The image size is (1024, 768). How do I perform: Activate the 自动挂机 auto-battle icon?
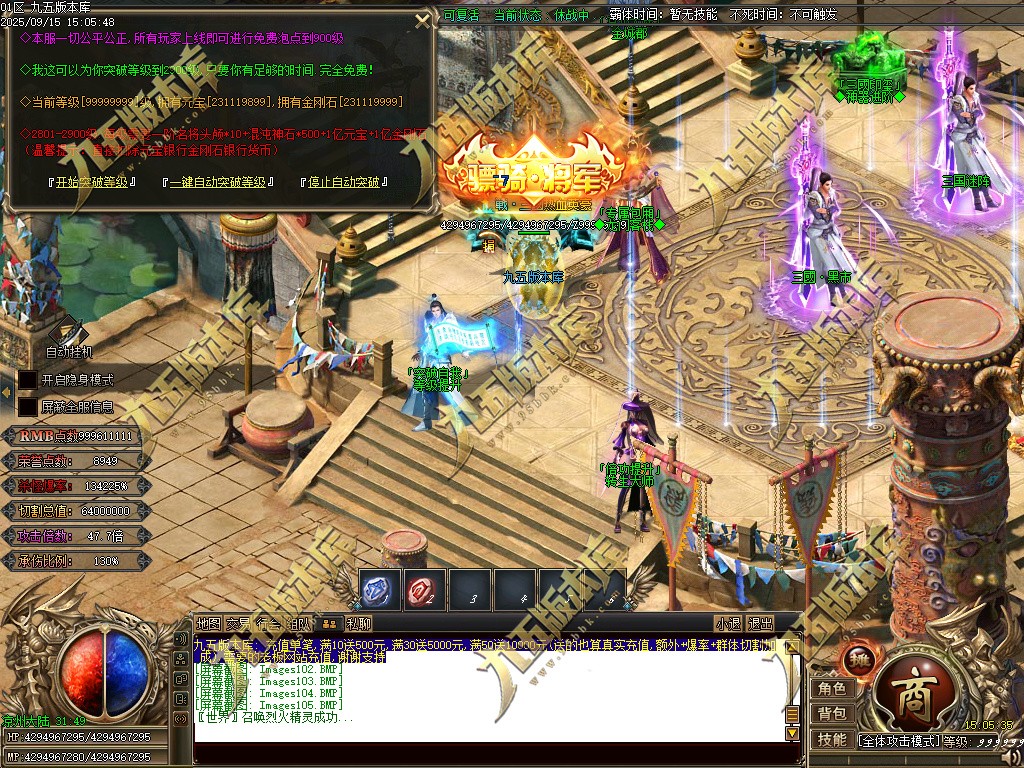click(x=70, y=334)
